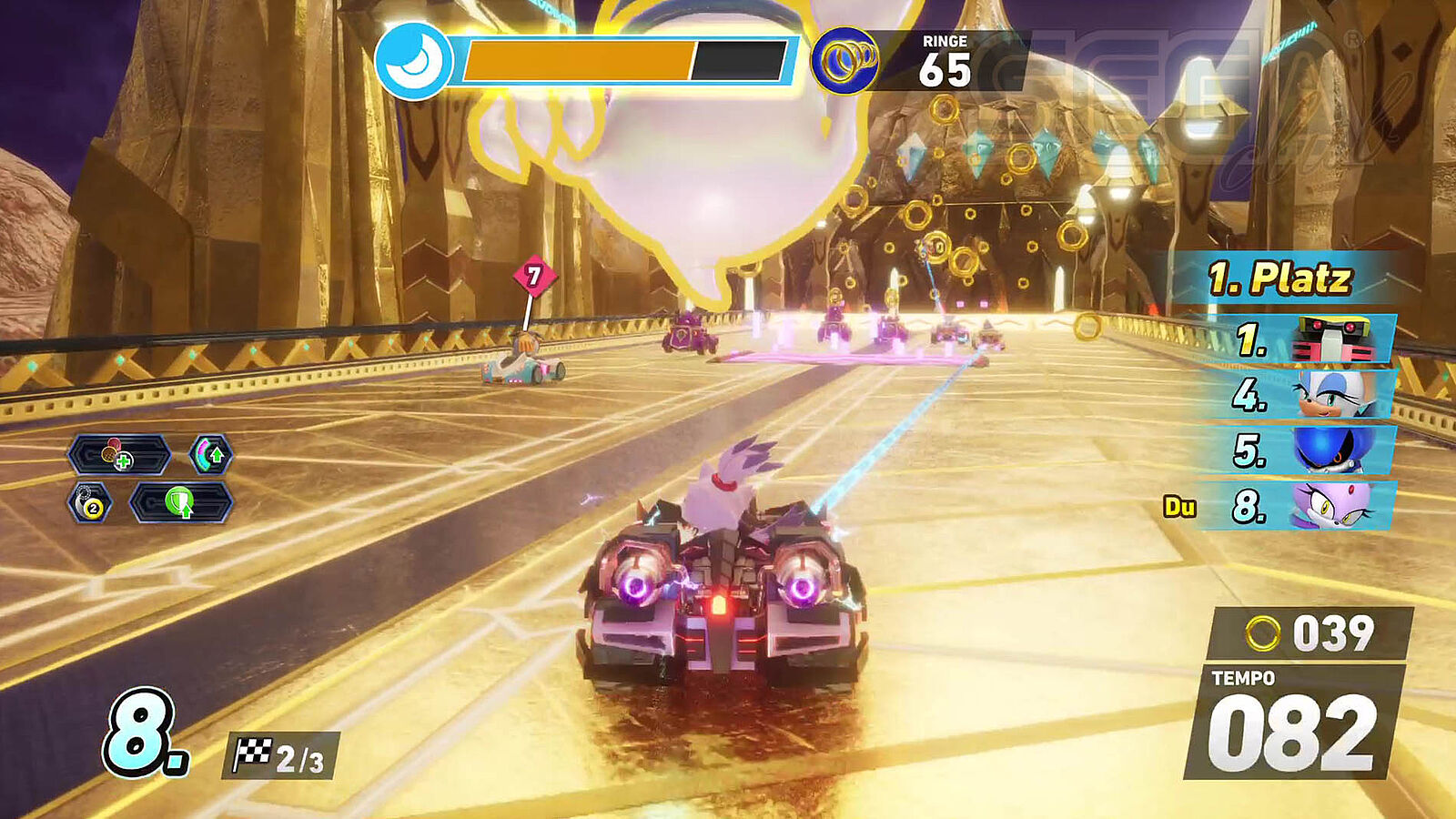Click the drift gauge gadget with green arrow
Image resolution: width=1456 pixels, height=819 pixels.
[x=210, y=455]
